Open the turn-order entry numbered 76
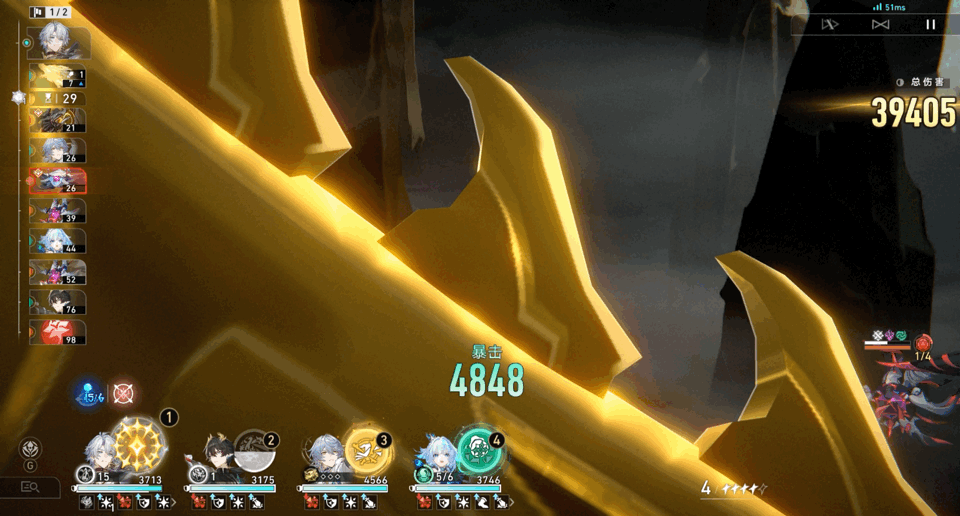The image size is (960, 516). (58, 303)
